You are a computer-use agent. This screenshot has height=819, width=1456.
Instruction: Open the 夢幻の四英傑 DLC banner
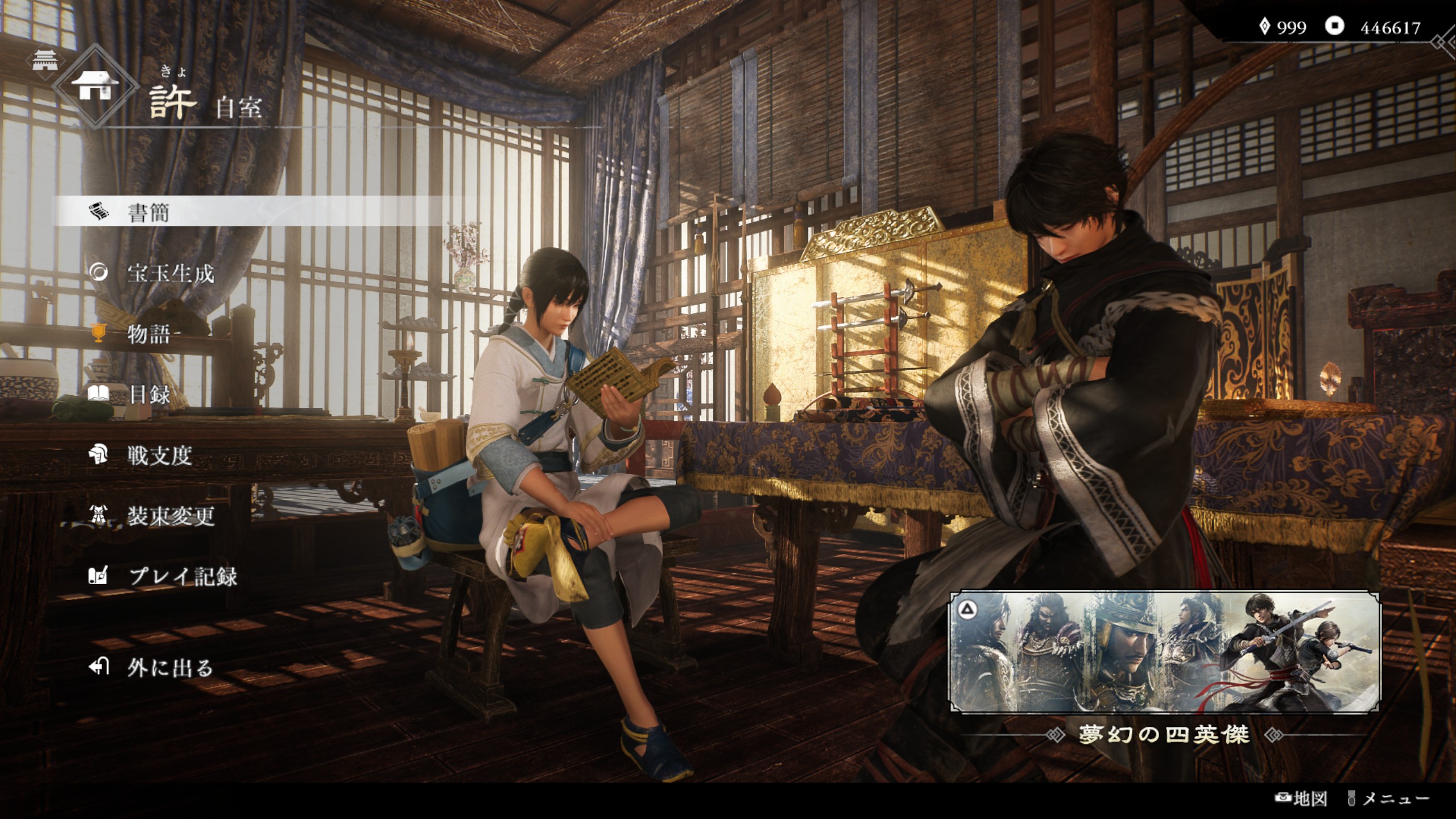point(1164,652)
